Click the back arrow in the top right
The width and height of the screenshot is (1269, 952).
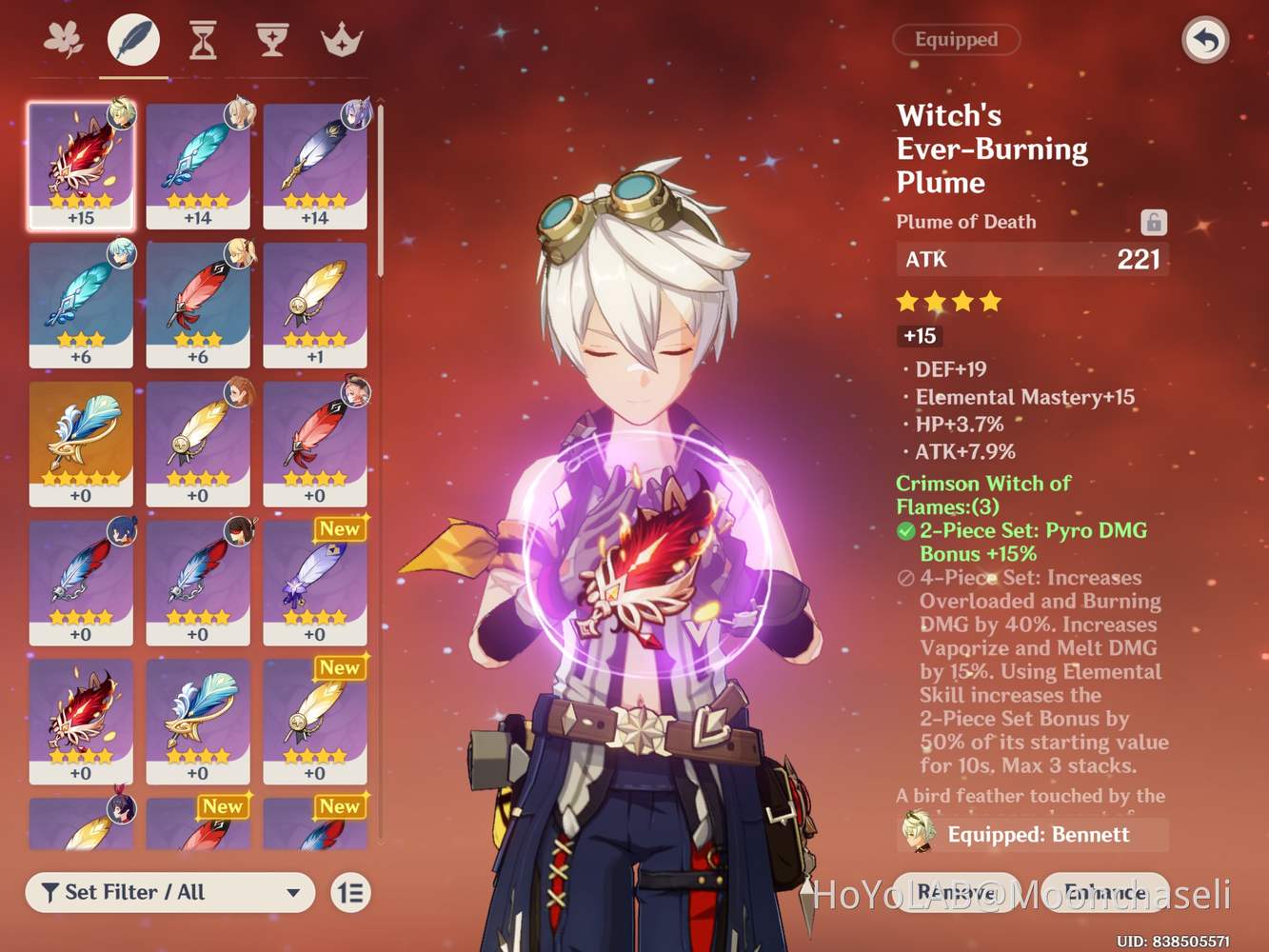[x=1205, y=41]
